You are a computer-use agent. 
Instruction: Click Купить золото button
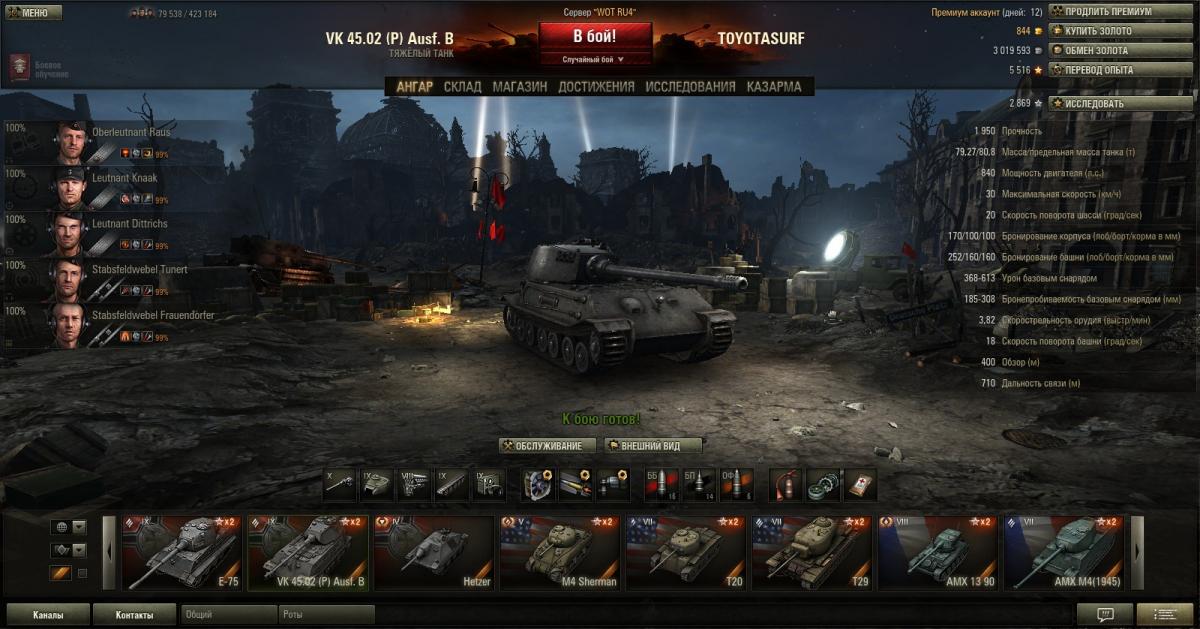1120,31
